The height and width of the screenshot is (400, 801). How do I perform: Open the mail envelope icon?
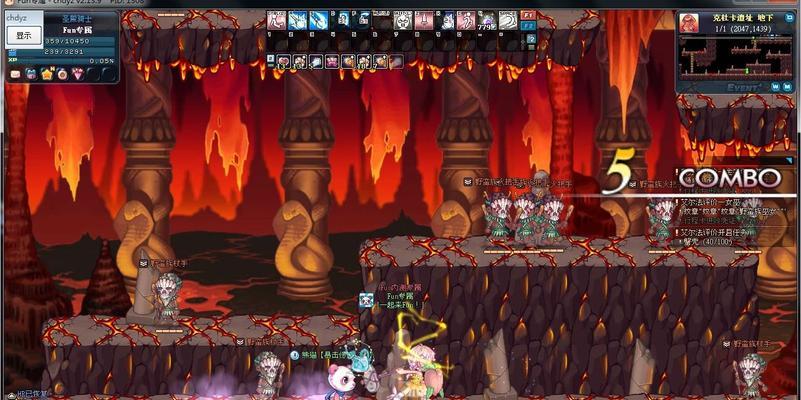point(13,75)
